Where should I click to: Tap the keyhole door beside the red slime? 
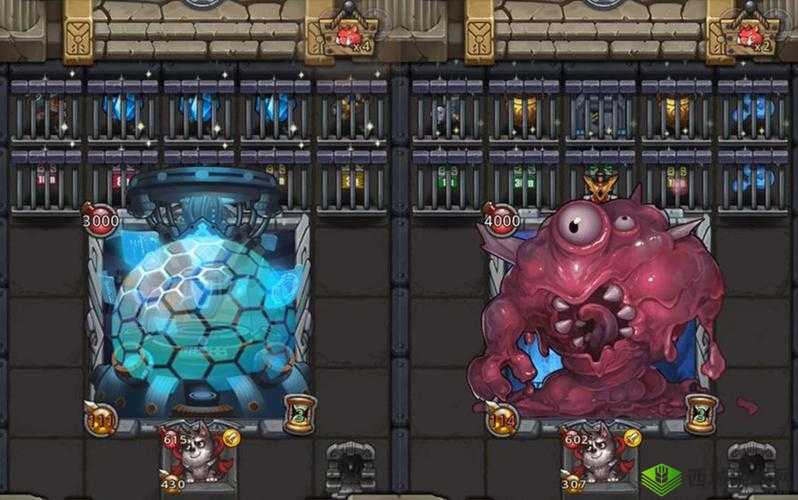[x=750, y=467]
